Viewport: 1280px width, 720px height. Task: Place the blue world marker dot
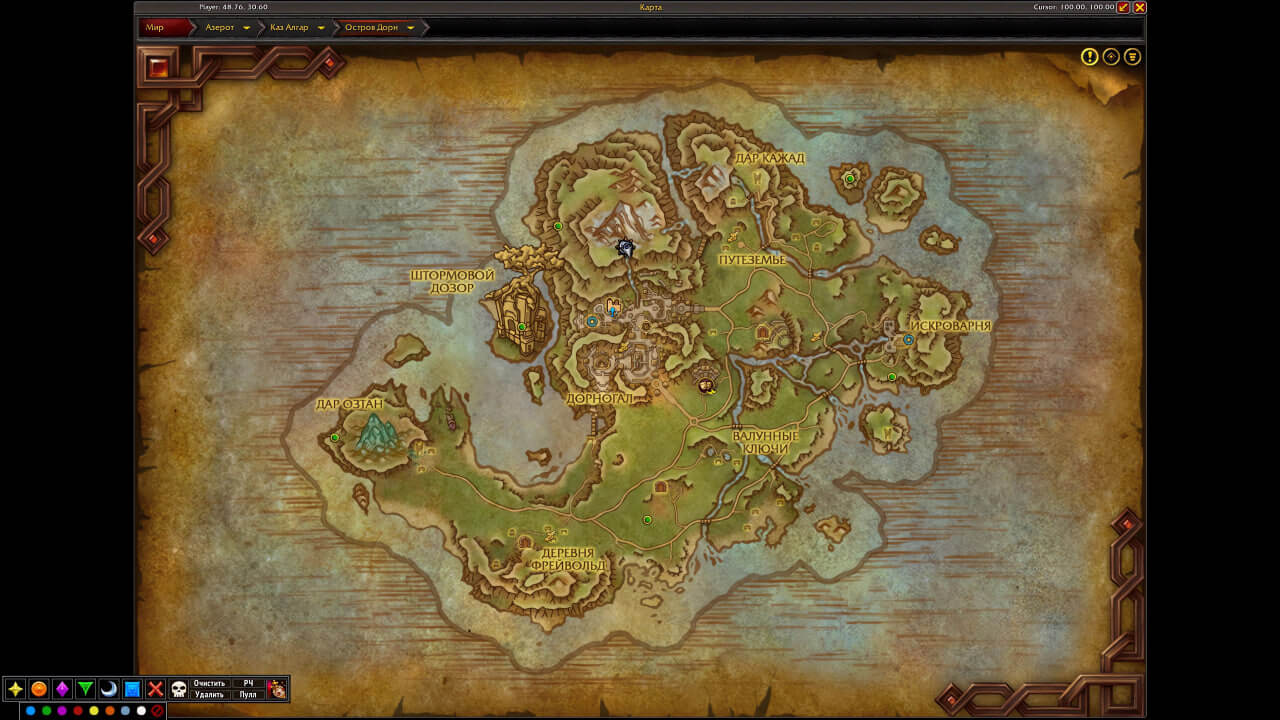click(x=30, y=711)
